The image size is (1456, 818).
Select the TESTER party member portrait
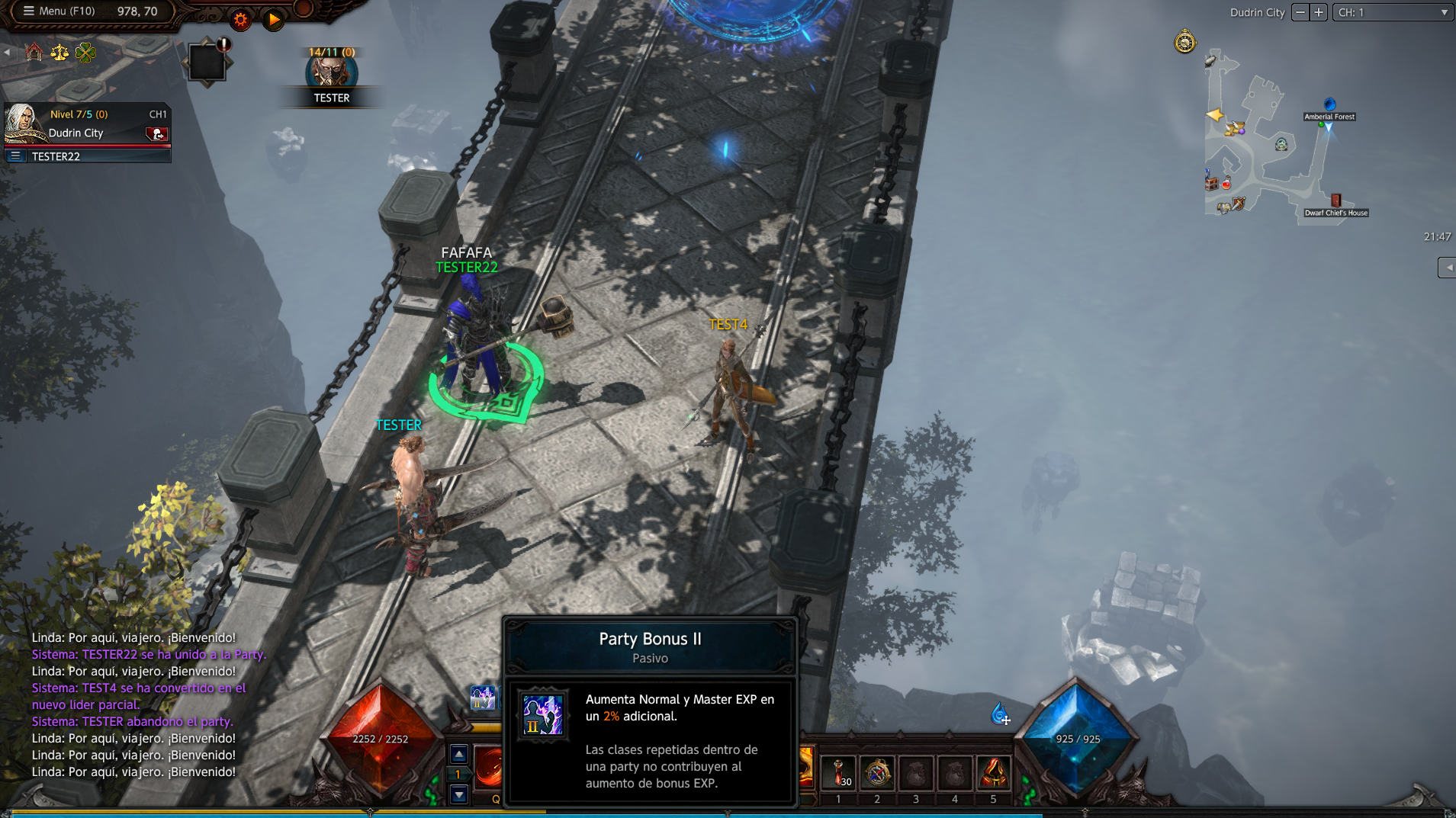click(x=331, y=73)
